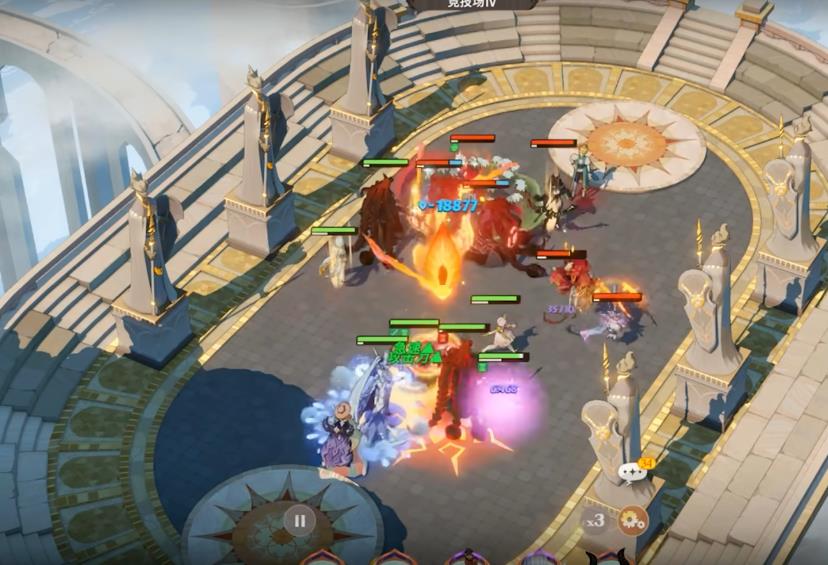Toggle the x3 battle speed
The width and height of the screenshot is (828, 565).
point(596,521)
